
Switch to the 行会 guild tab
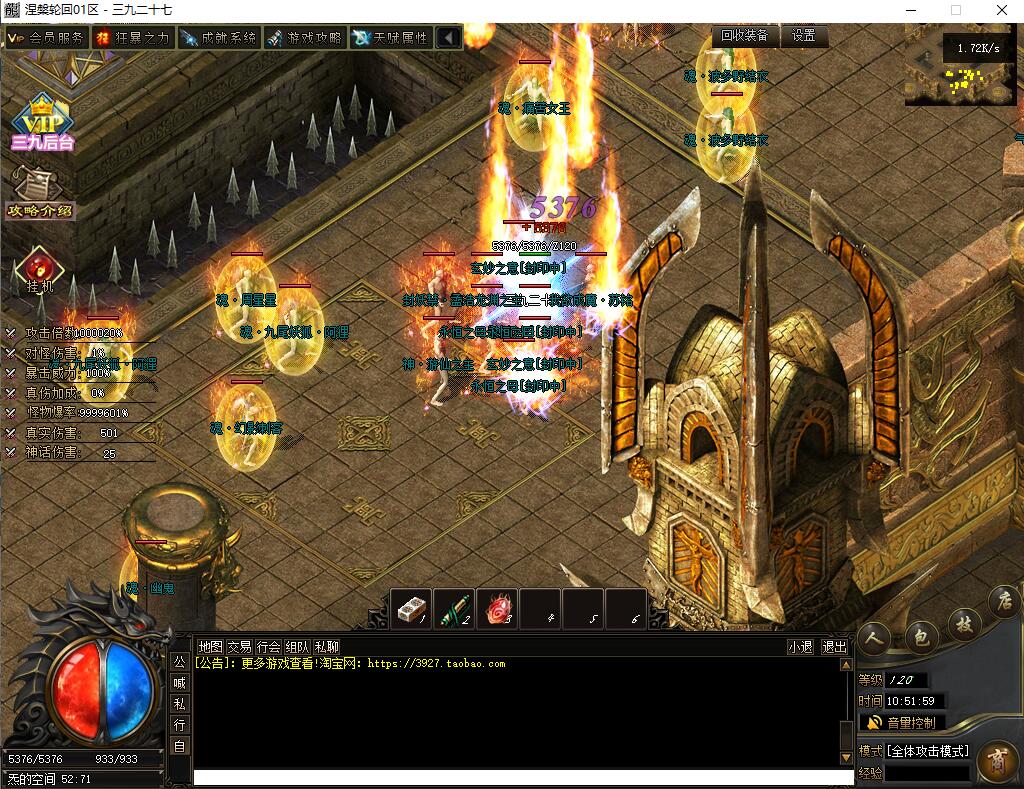(x=268, y=647)
